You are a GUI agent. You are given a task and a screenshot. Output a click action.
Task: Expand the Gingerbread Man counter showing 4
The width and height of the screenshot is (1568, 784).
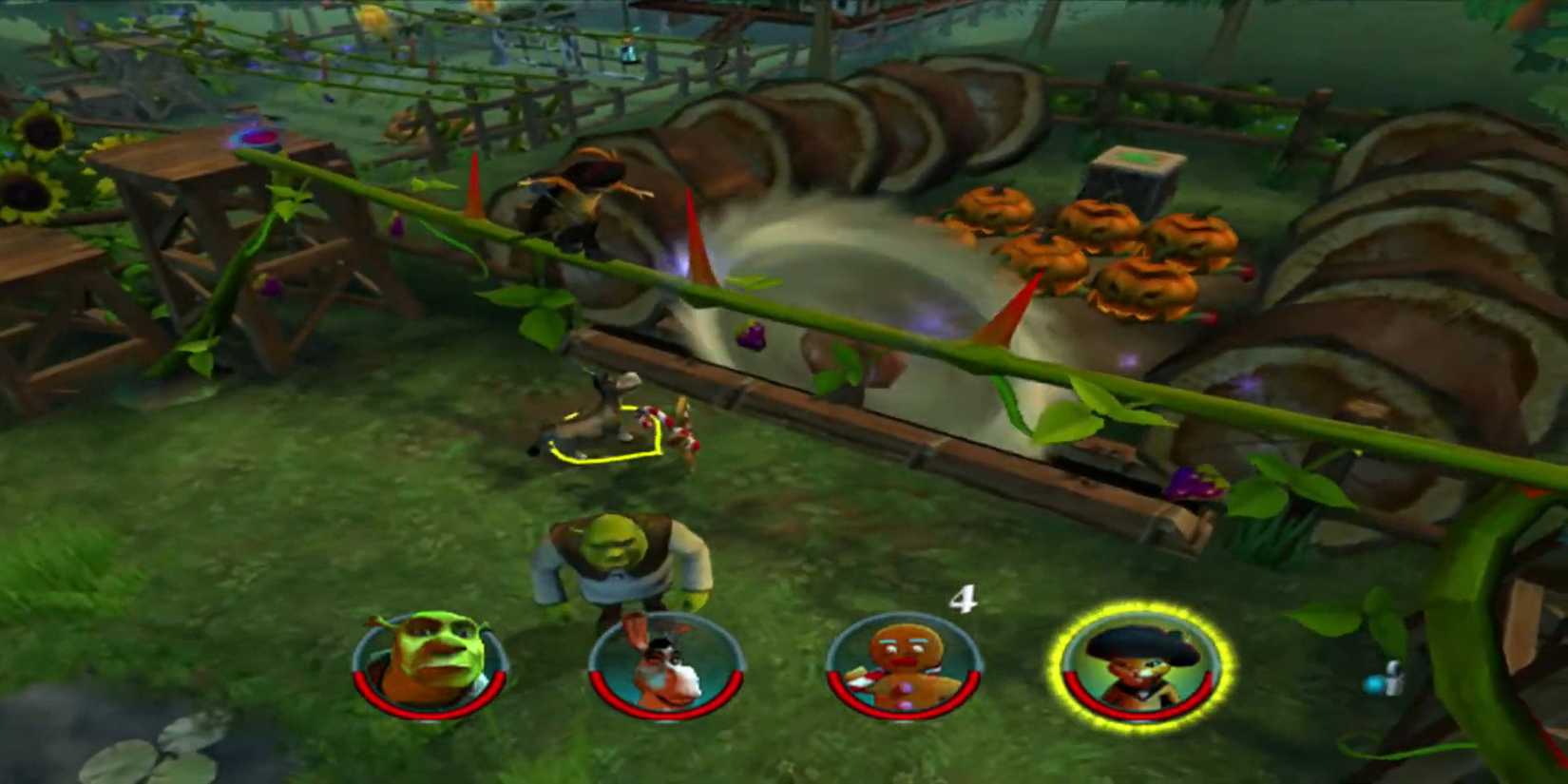(x=963, y=599)
